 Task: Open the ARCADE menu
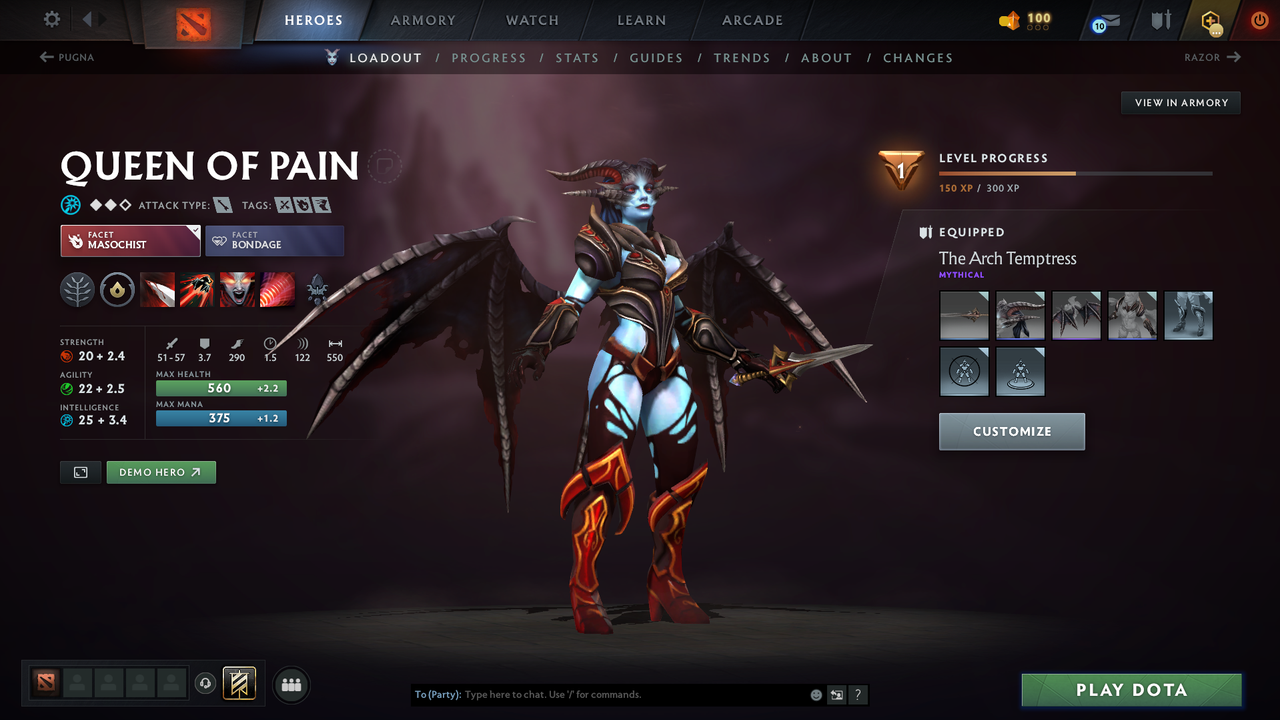751,20
